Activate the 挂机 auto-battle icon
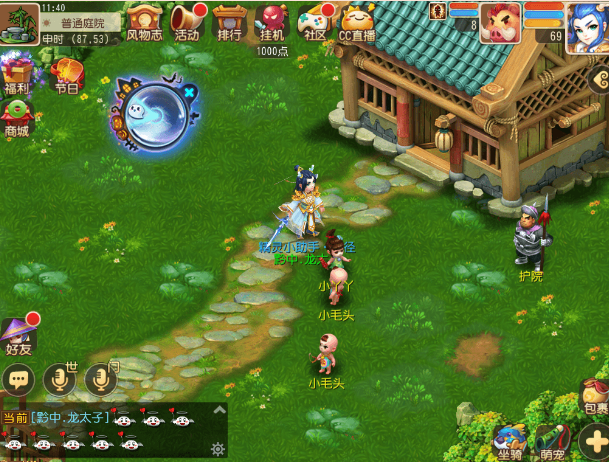 272,22
